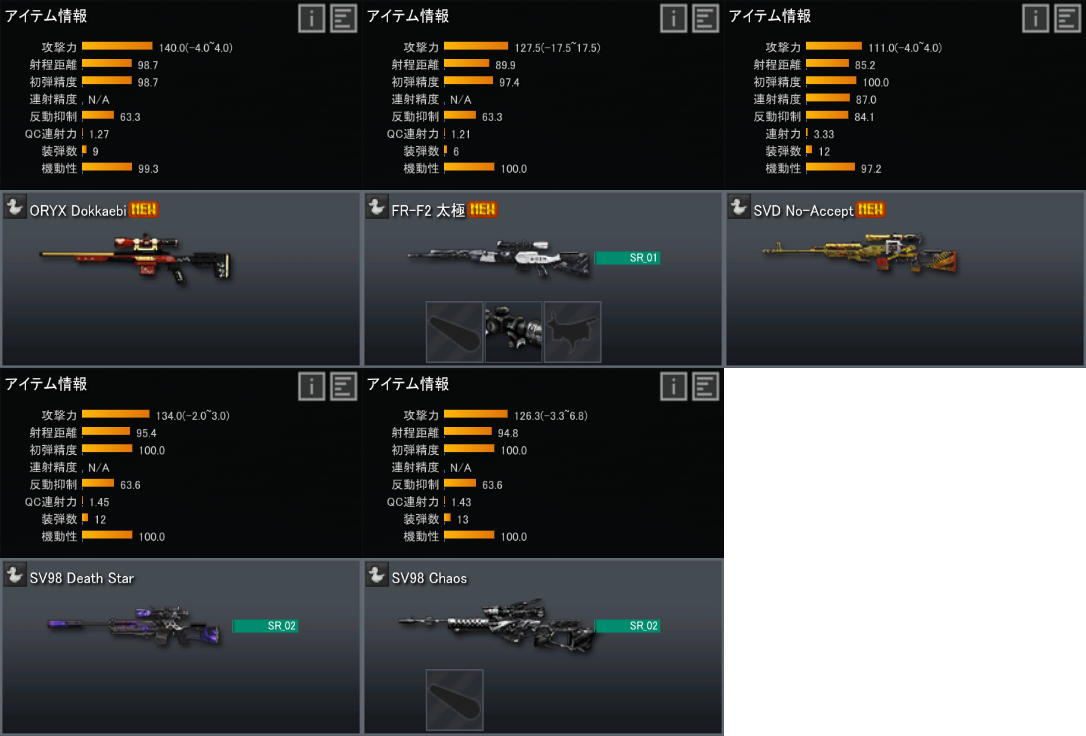The image size is (1086, 736).
Task: Click the duck icon beside ORYX Dokkaebi
Action: (15, 207)
